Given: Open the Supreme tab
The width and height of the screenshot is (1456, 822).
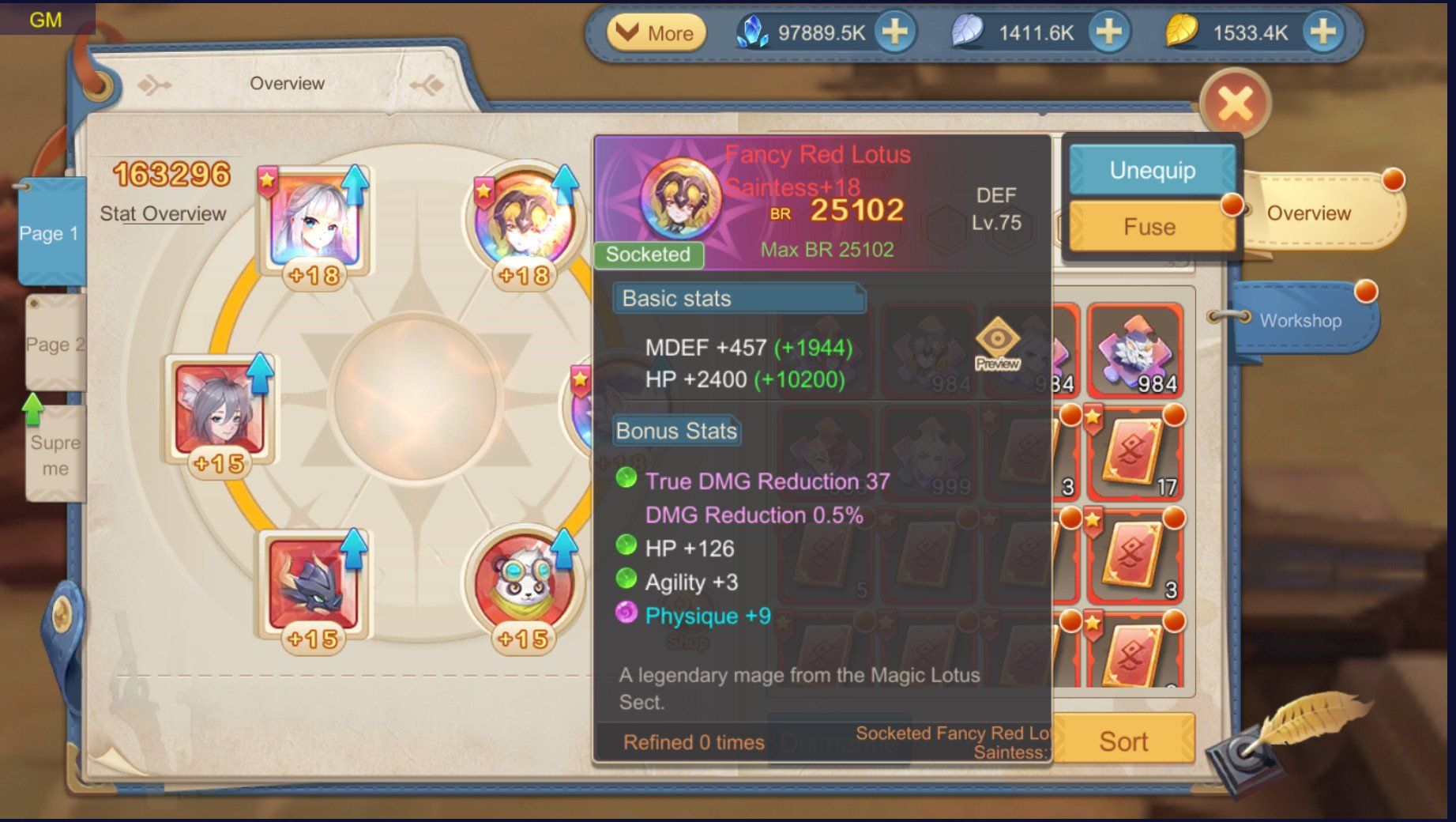Looking at the screenshot, I should coord(55,454).
